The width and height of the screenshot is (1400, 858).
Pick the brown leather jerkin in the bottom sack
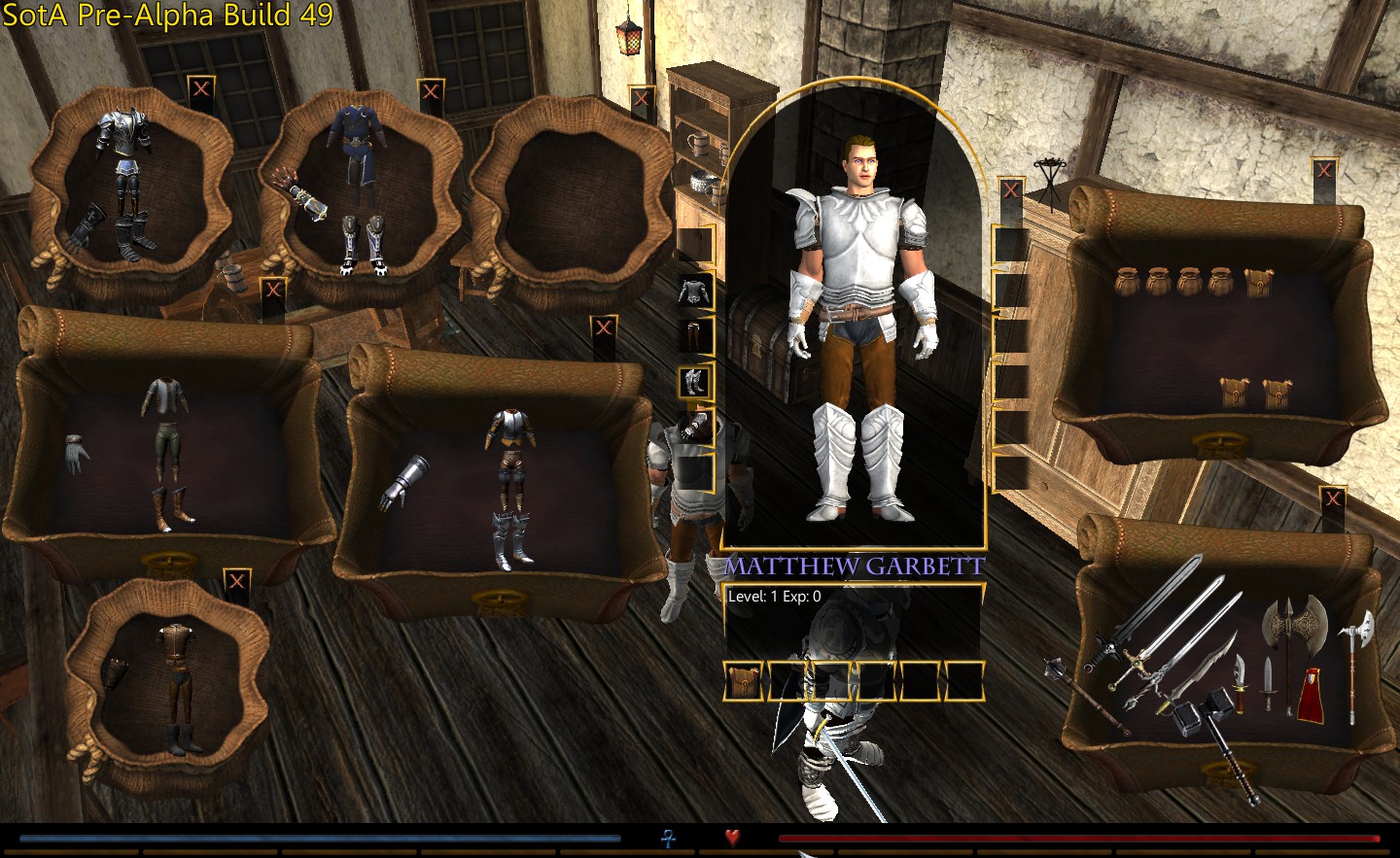175,644
